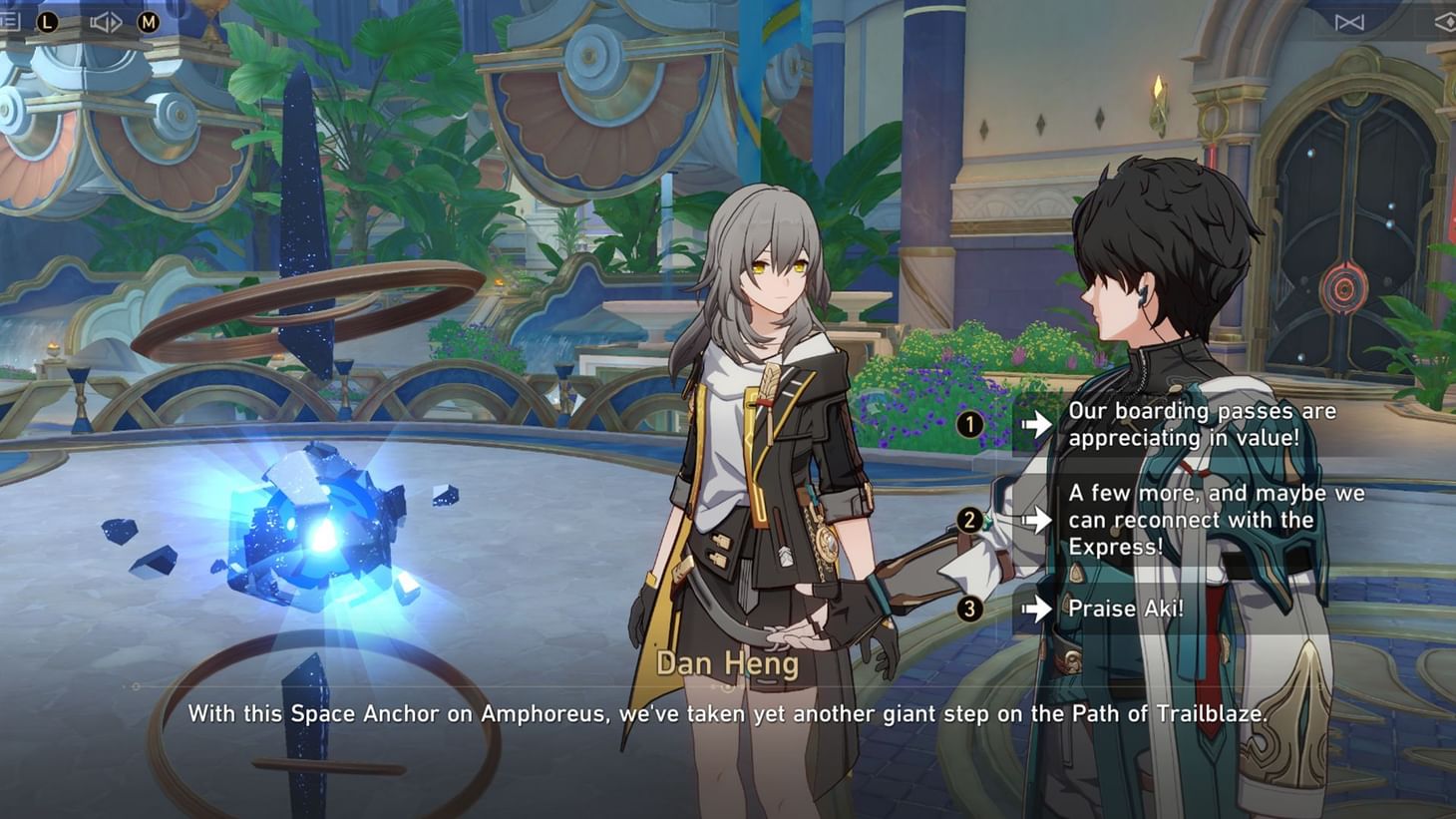The image size is (1456, 819).
Task: Expand the conversation log panel
Action: [x=10, y=22]
